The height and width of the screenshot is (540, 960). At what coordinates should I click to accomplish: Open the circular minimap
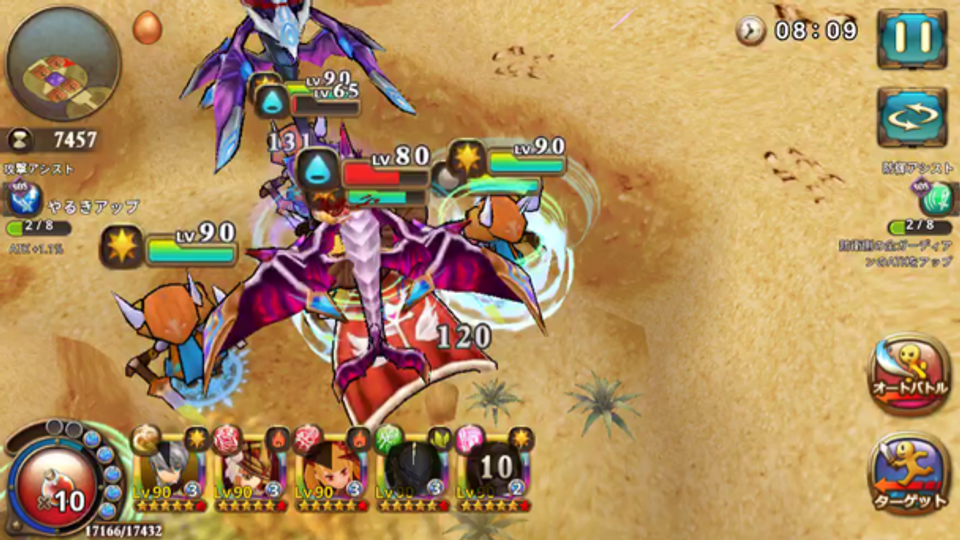(63, 62)
